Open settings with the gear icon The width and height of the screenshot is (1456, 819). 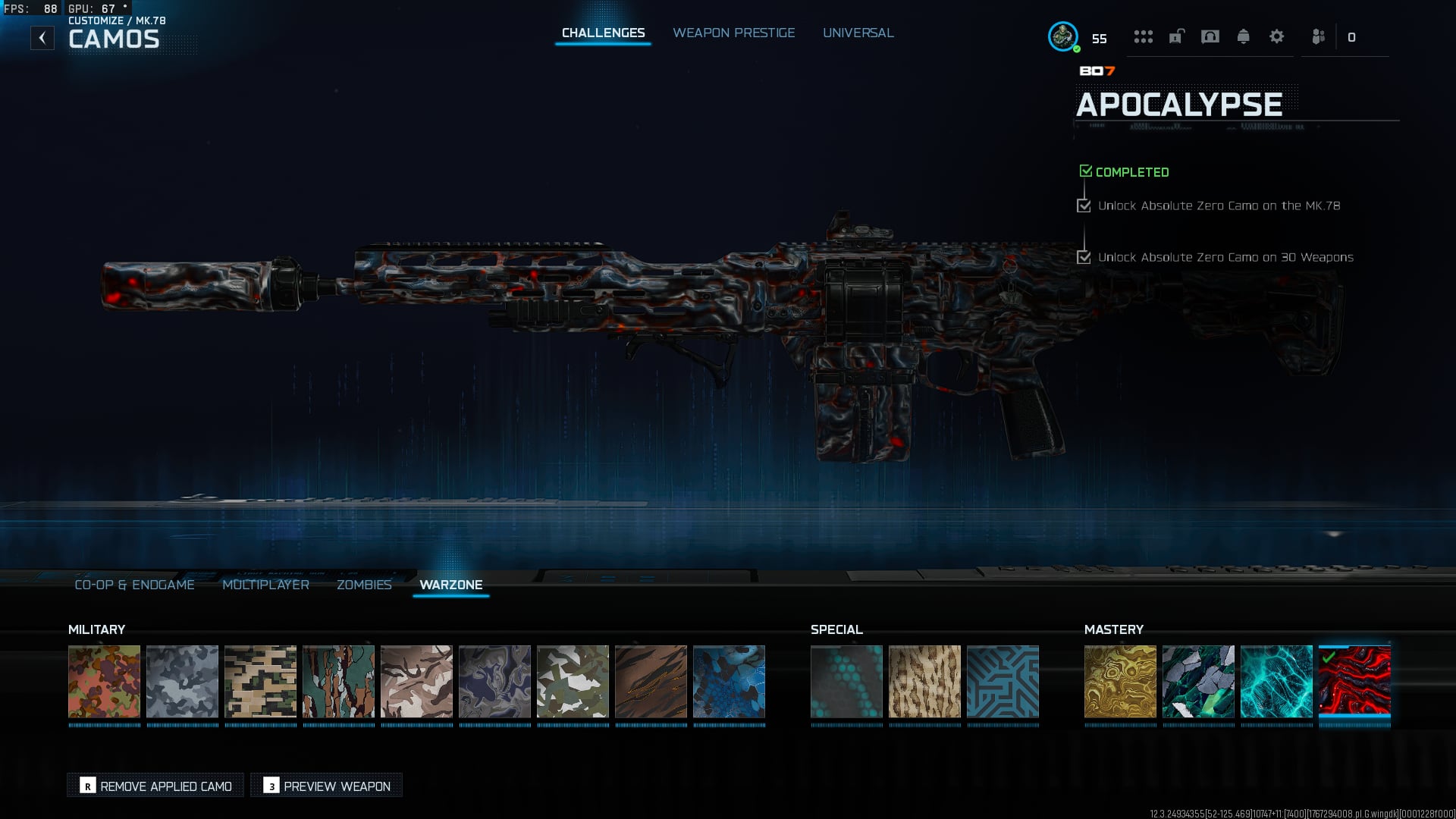[1276, 36]
